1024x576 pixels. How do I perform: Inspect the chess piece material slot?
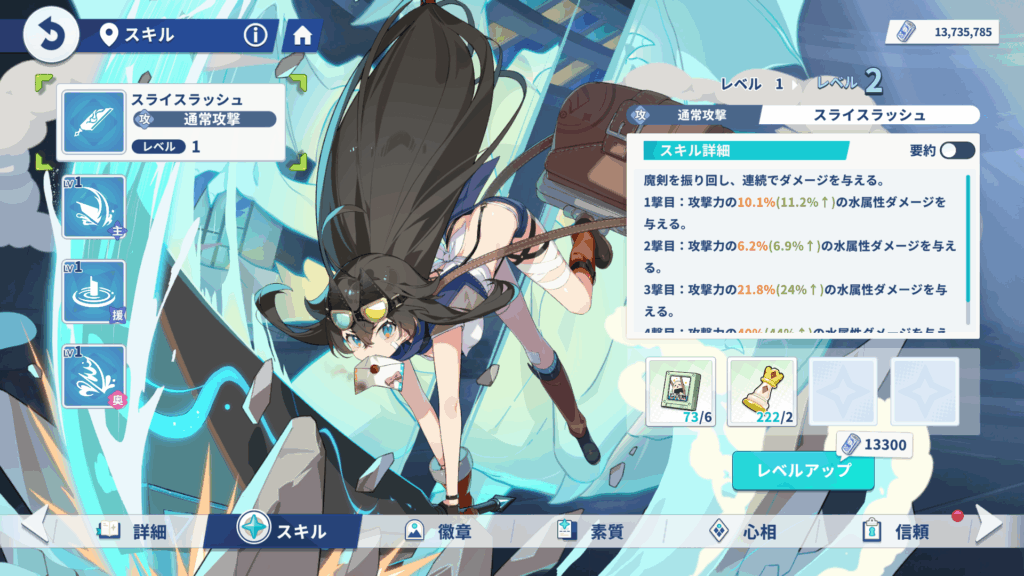click(761, 392)
